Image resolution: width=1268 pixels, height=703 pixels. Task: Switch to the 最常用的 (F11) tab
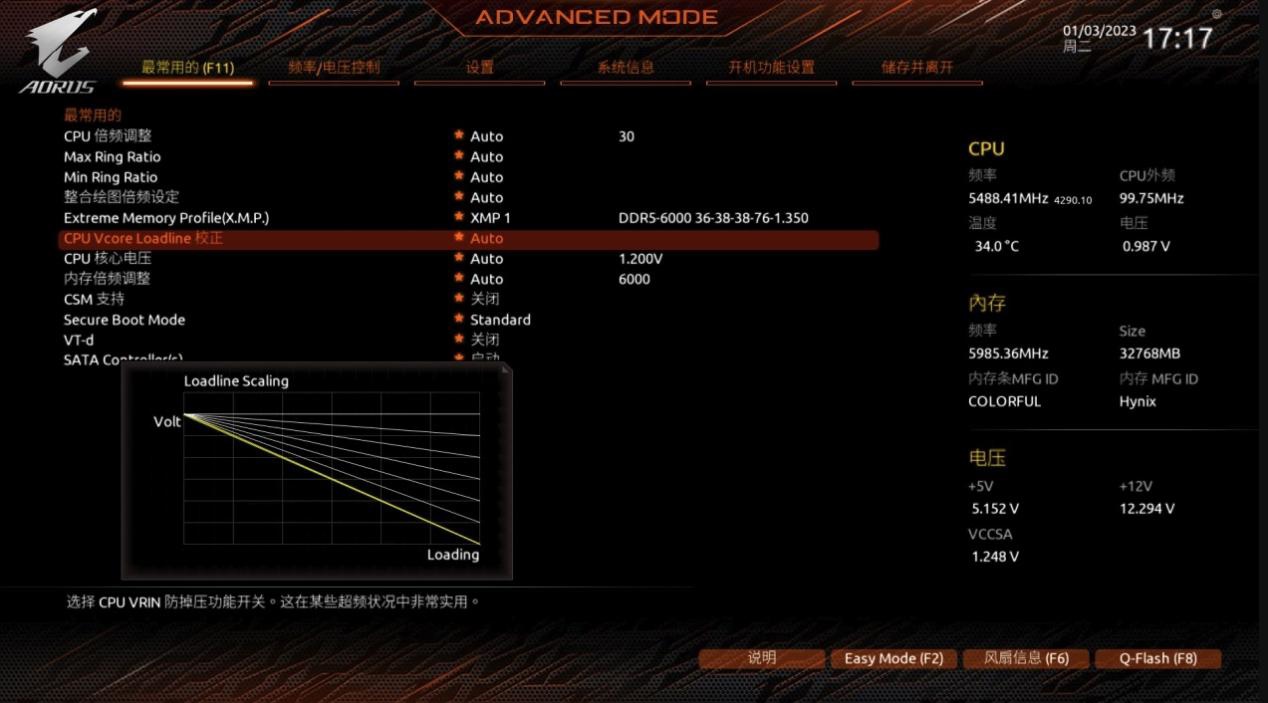pyautogui.click(x=187, y=68)
